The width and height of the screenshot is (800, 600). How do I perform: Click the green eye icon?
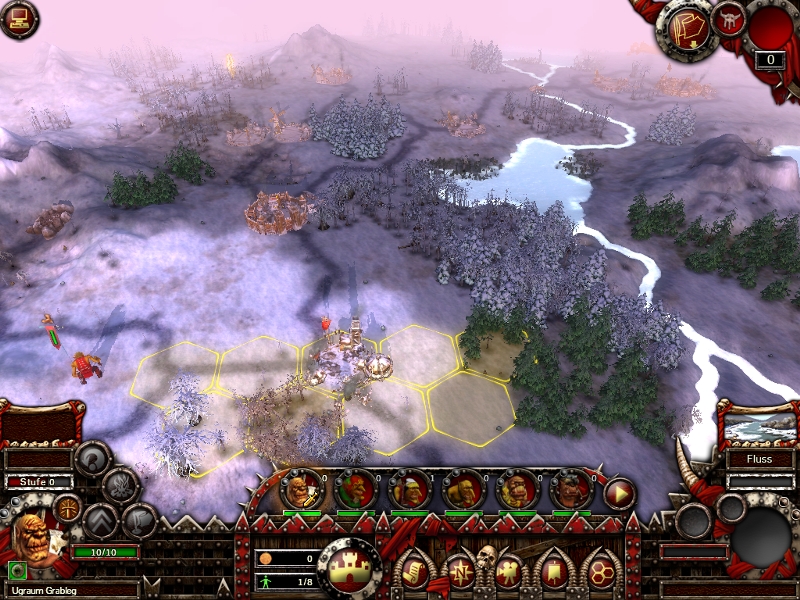coord(17,570)
